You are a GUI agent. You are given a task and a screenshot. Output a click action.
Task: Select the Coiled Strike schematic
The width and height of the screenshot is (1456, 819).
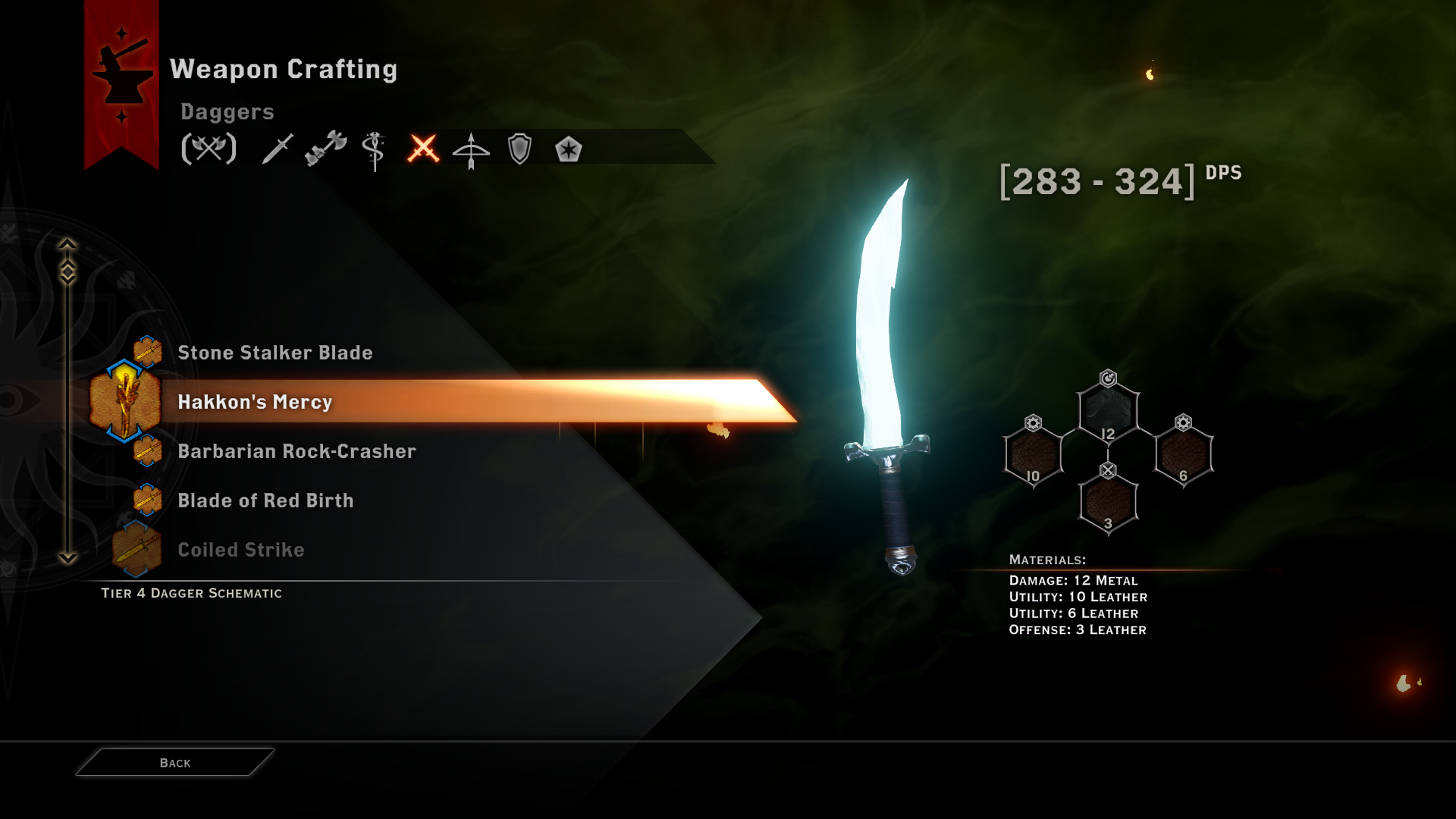(x=240, y=550)
